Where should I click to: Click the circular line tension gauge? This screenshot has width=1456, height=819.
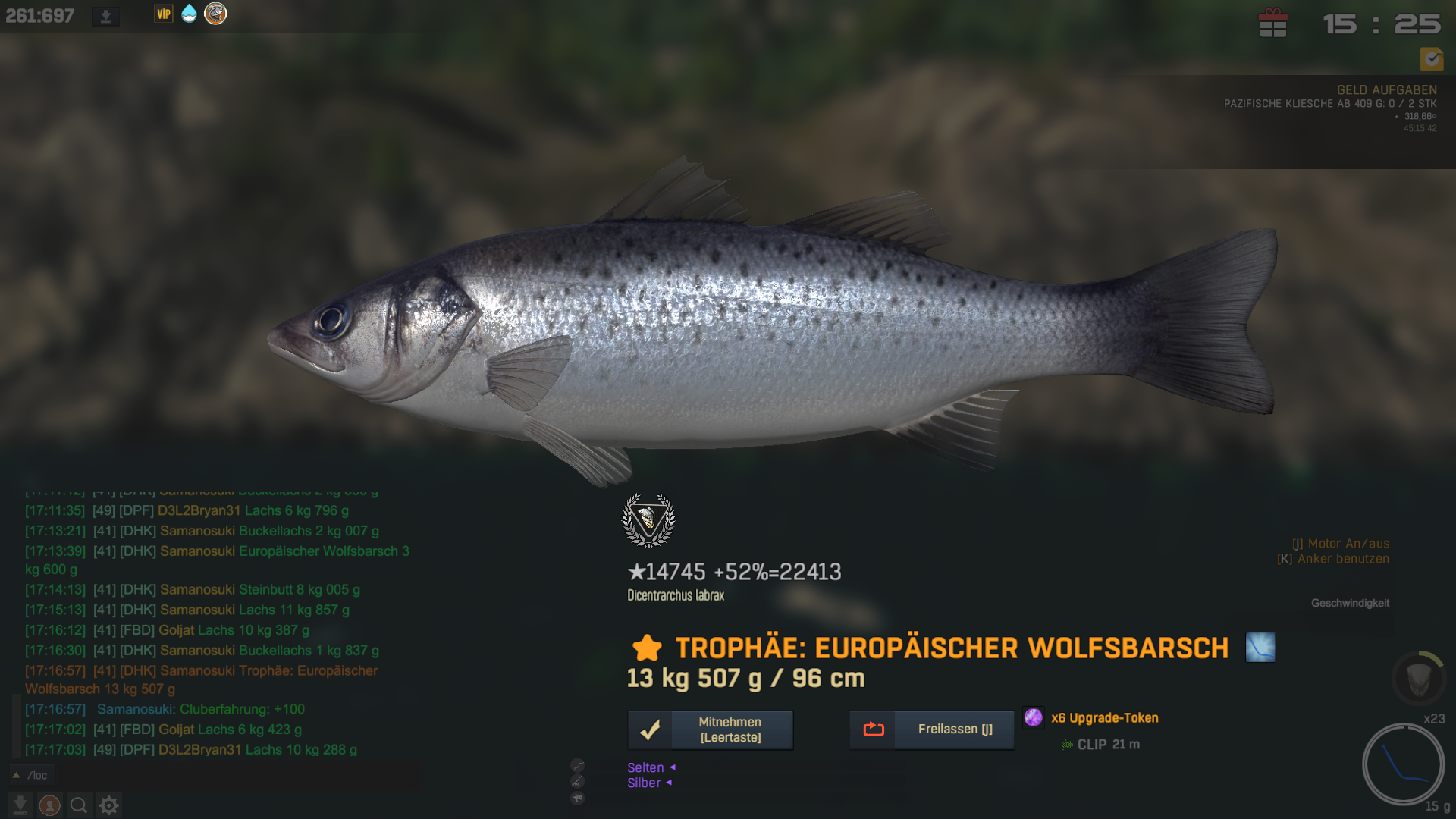tap(1403, 764)
